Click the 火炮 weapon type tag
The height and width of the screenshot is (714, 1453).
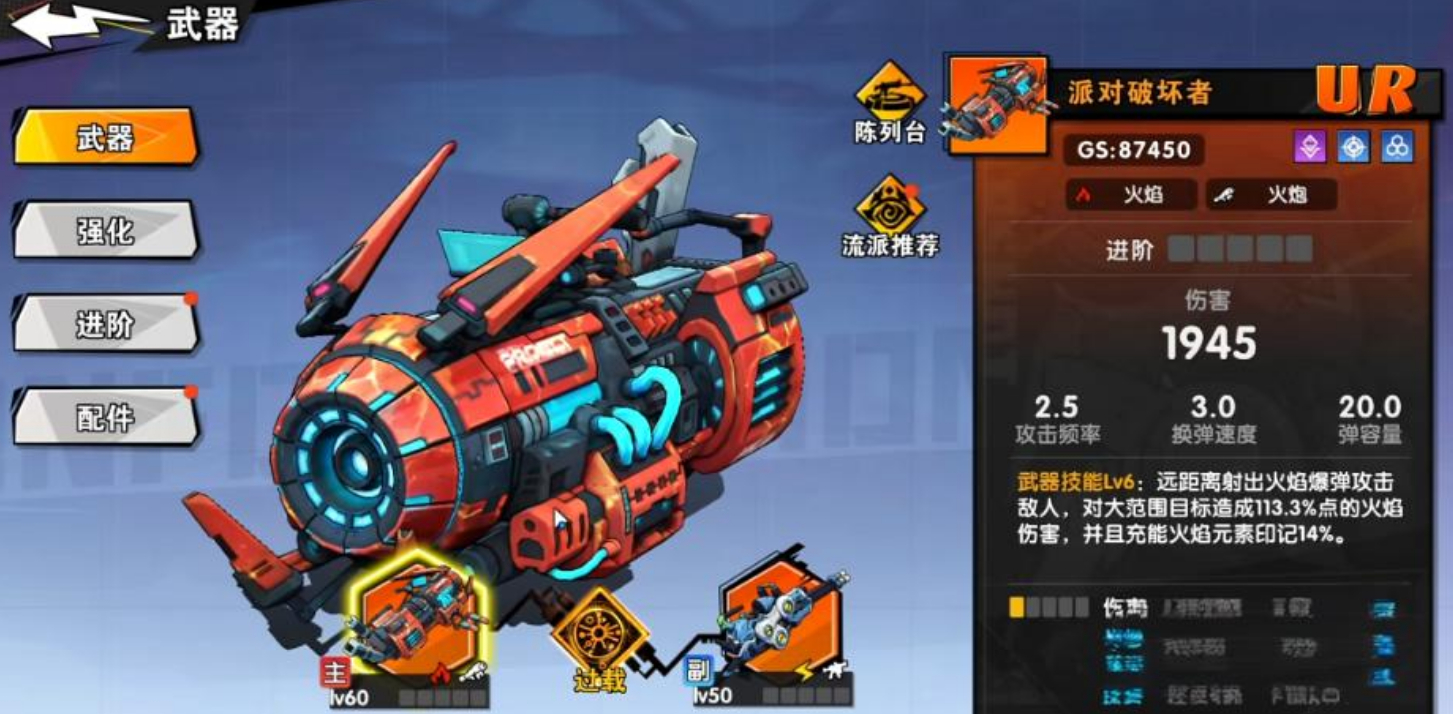click(x=1272, y=195)
